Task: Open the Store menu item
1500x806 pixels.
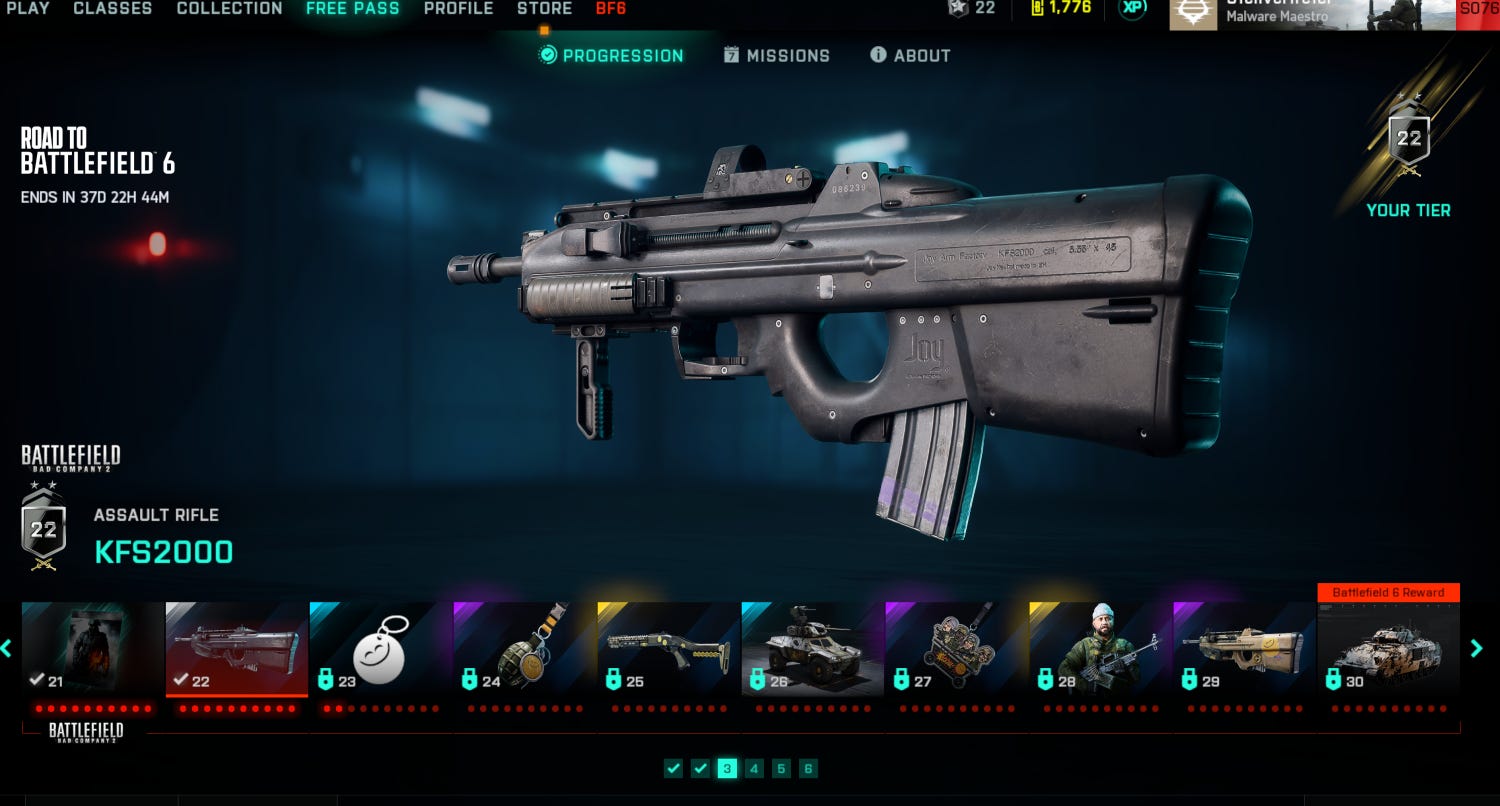Action: tap(544, 8)
